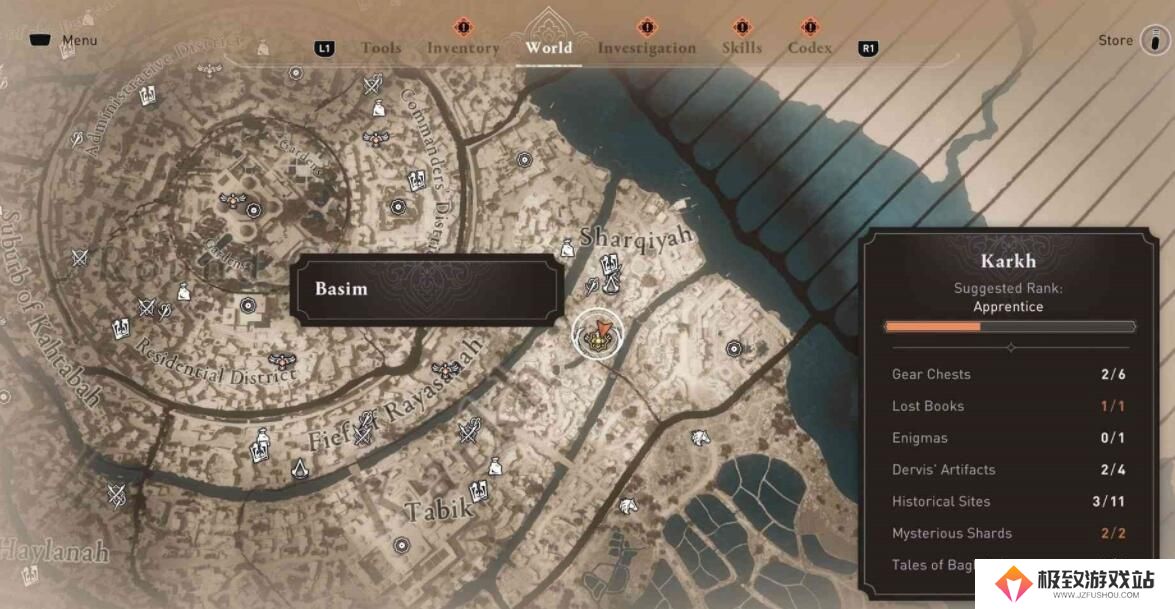
Task: Choose the Lost Books entry
Action: click(x=1009, y=406)
